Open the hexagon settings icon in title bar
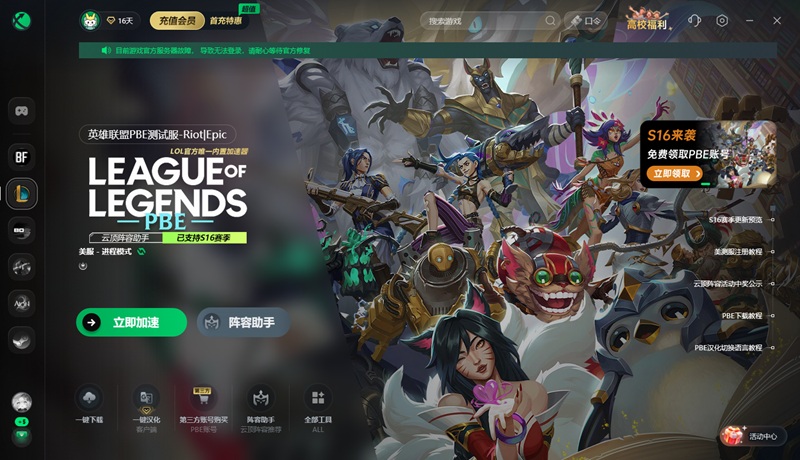Screen dimensions: 800x460 (x=722, y=20)
